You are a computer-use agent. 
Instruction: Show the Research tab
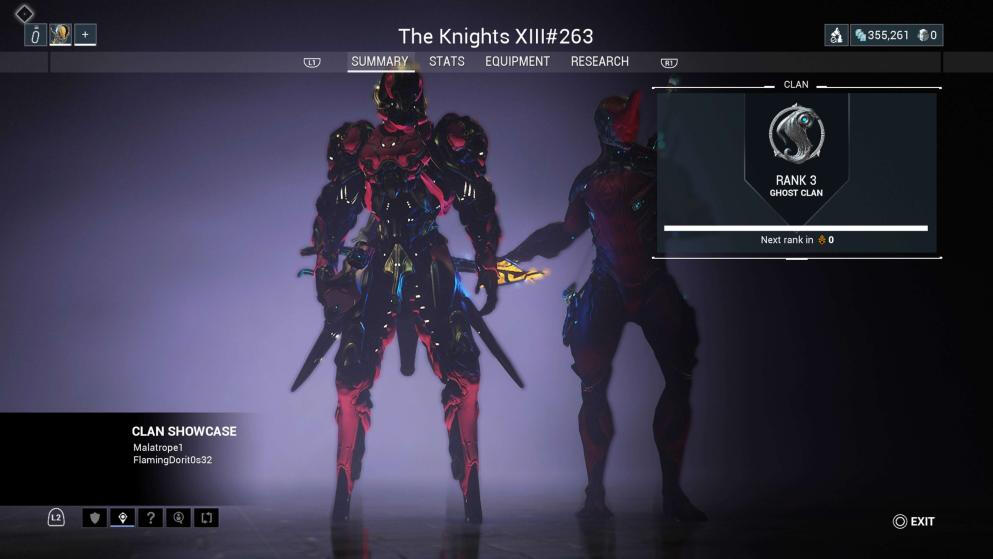tap(599, 62)
